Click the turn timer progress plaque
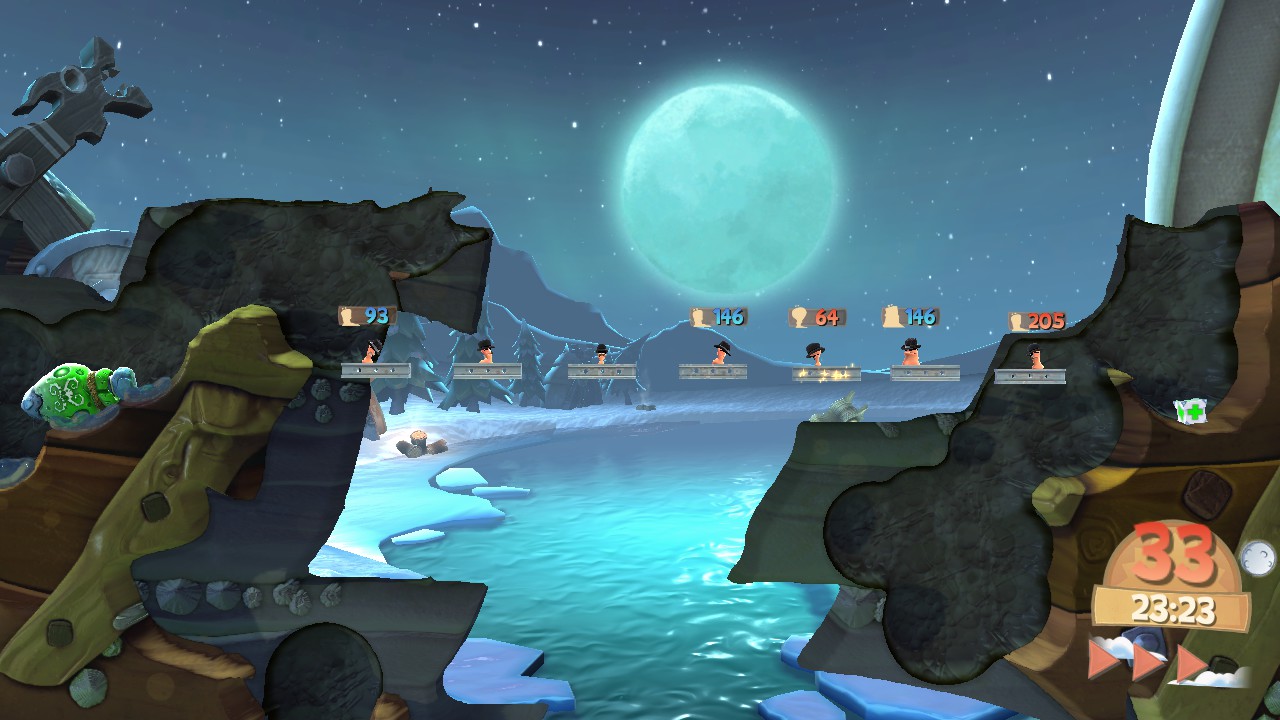1280x720 pixels. pos(1174,606)
